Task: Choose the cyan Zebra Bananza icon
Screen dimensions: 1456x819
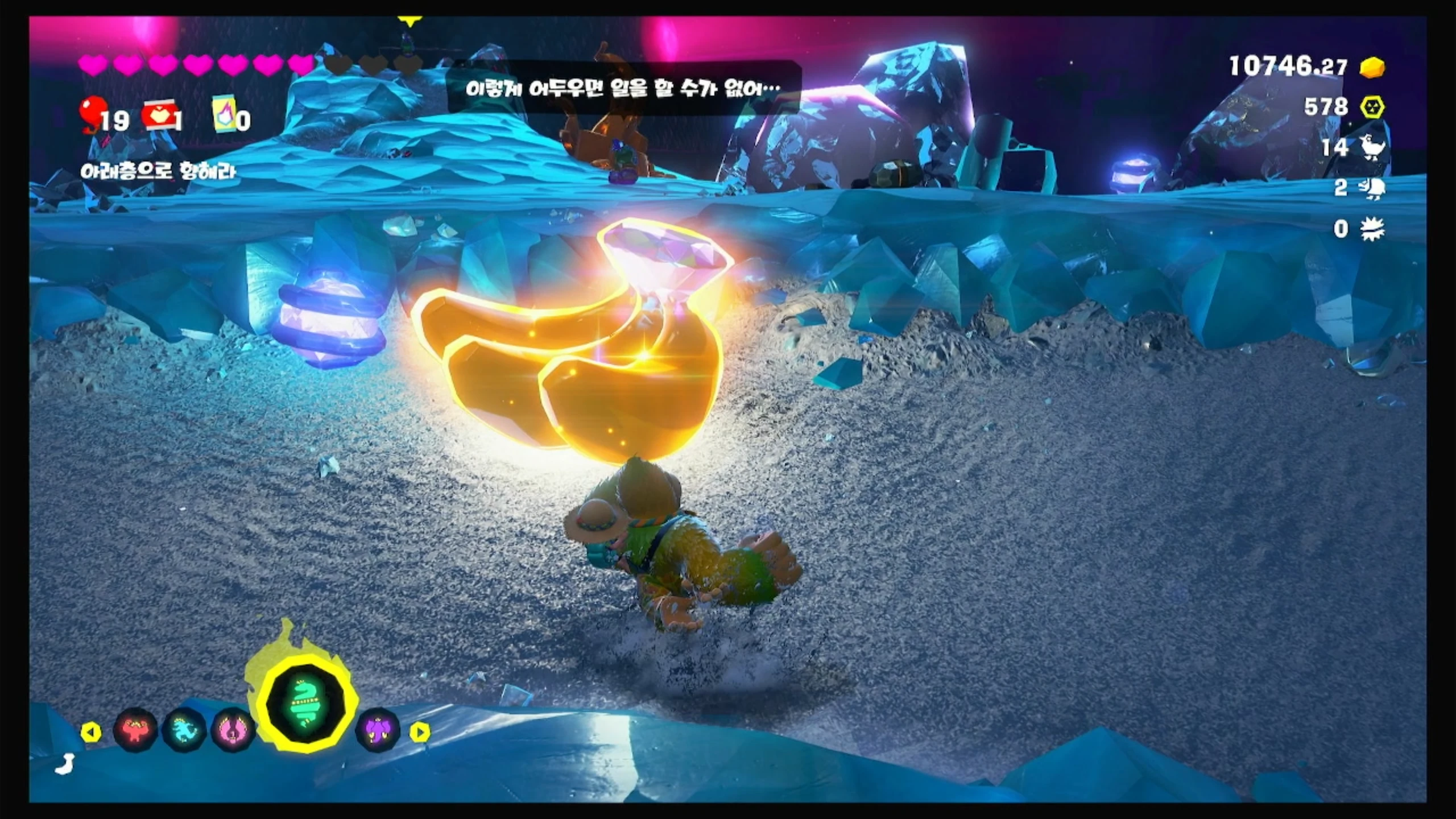Action: point(184,729)
